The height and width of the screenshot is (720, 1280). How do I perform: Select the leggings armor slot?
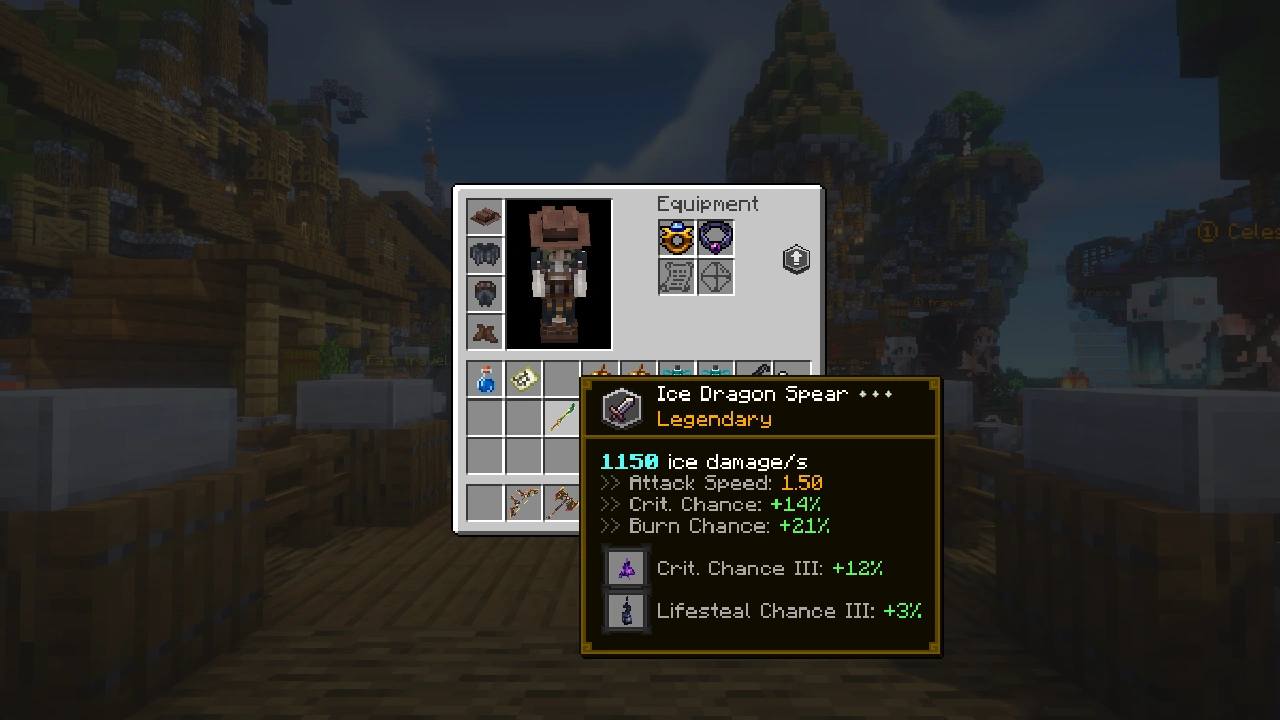click(485, 293)
